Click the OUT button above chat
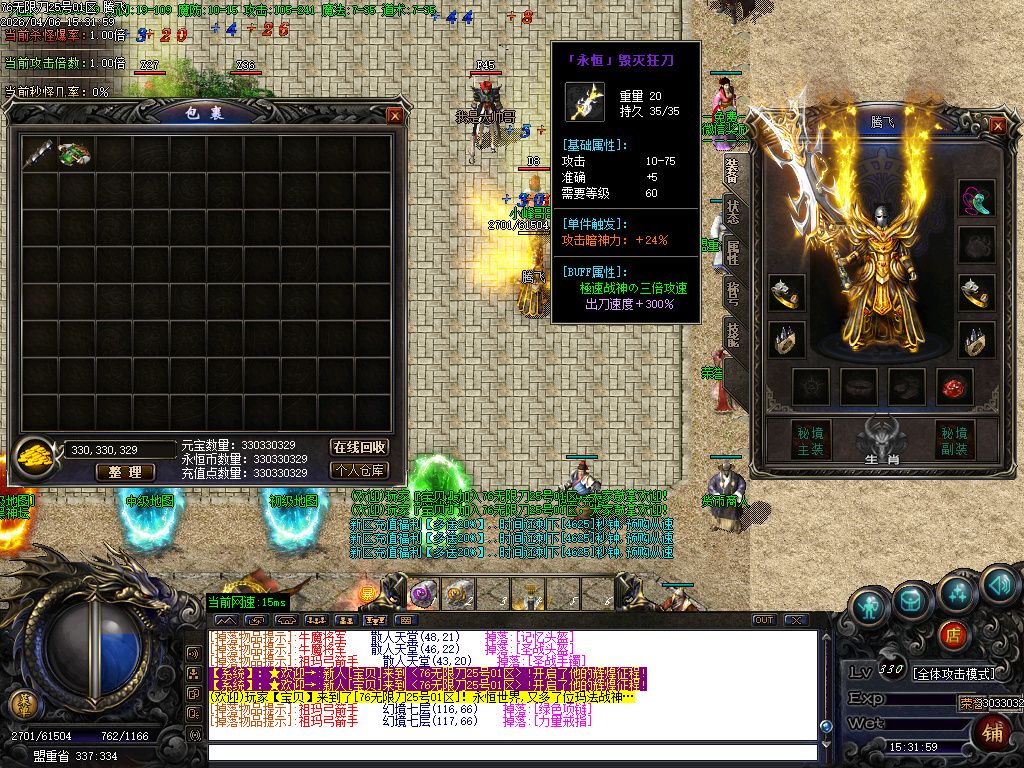1024x768 pixels. (x=764, y=620)
